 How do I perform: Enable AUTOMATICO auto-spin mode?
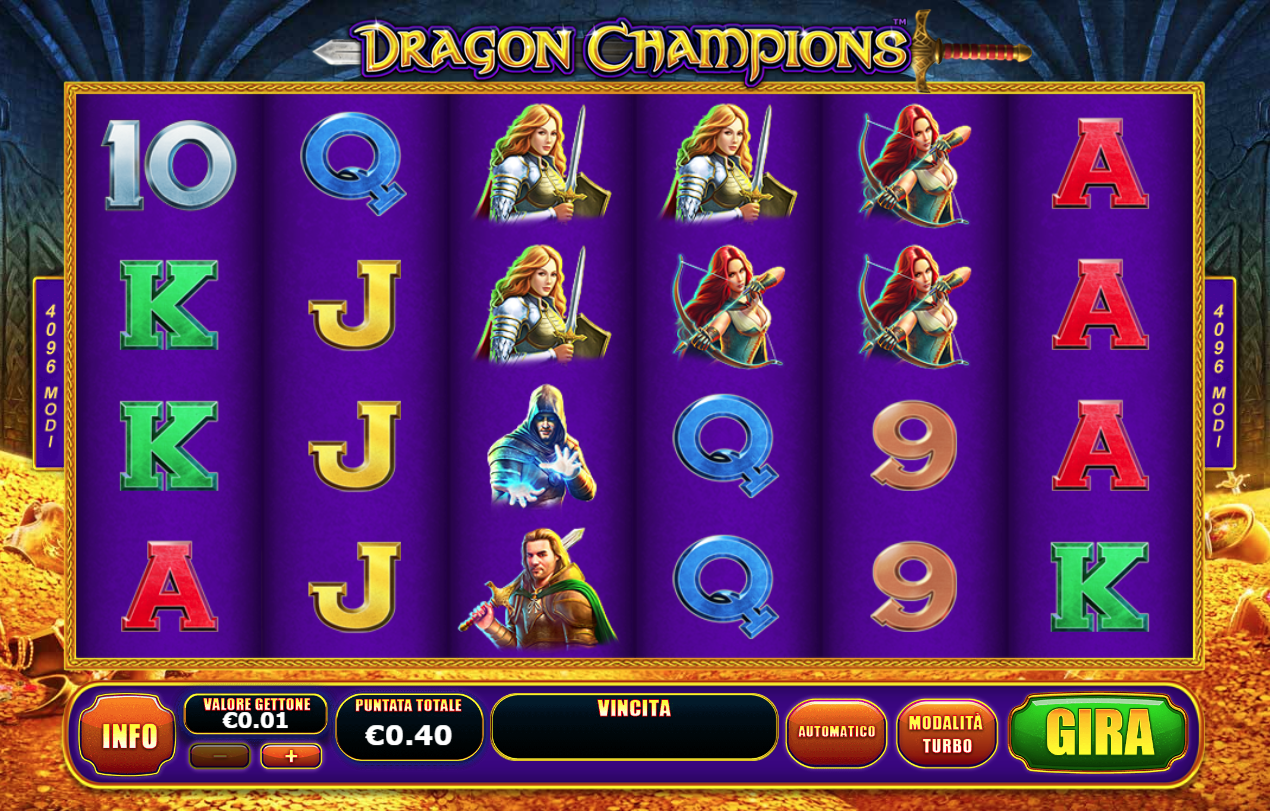click(836, 732)
